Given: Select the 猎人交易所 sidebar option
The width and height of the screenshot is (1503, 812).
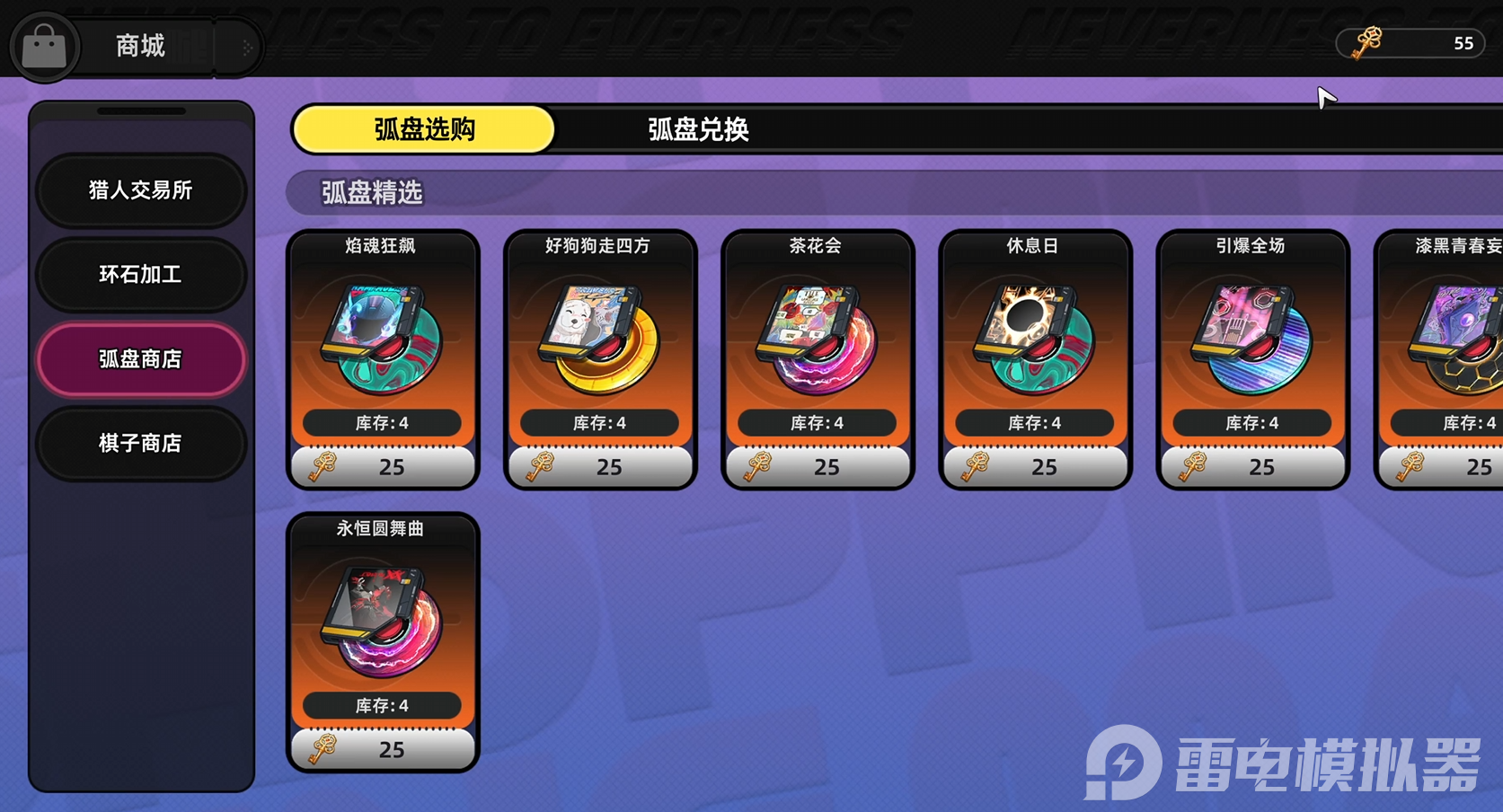Looking at the screenshot, I should [140, 190].
